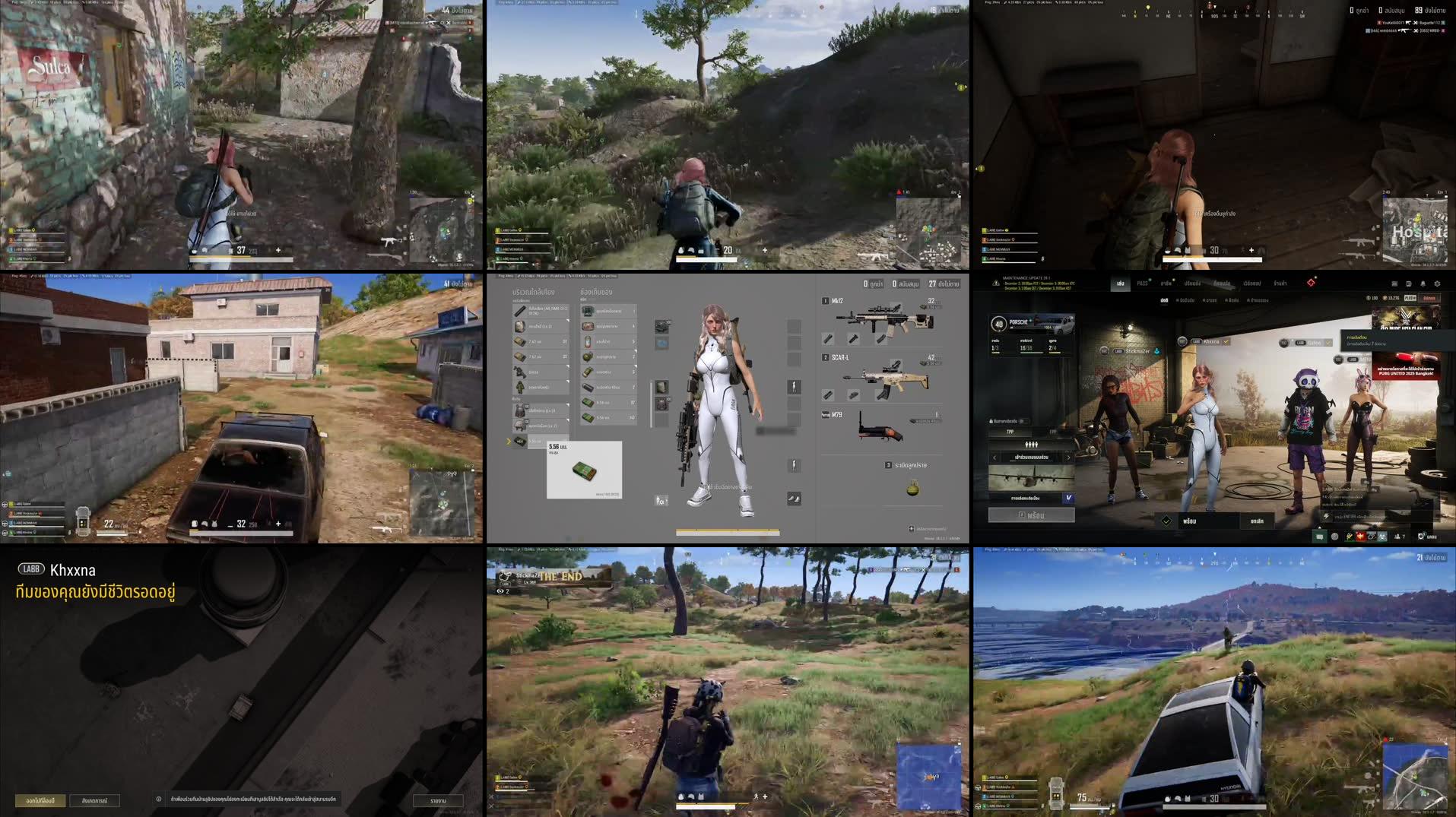Switch perspective to FPP mode

click(1052, 432)
